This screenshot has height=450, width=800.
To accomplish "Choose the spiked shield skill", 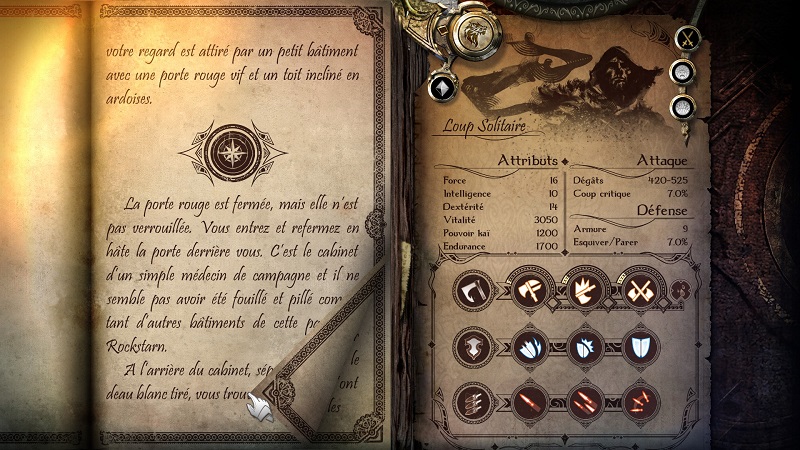I will click(582, 347).
